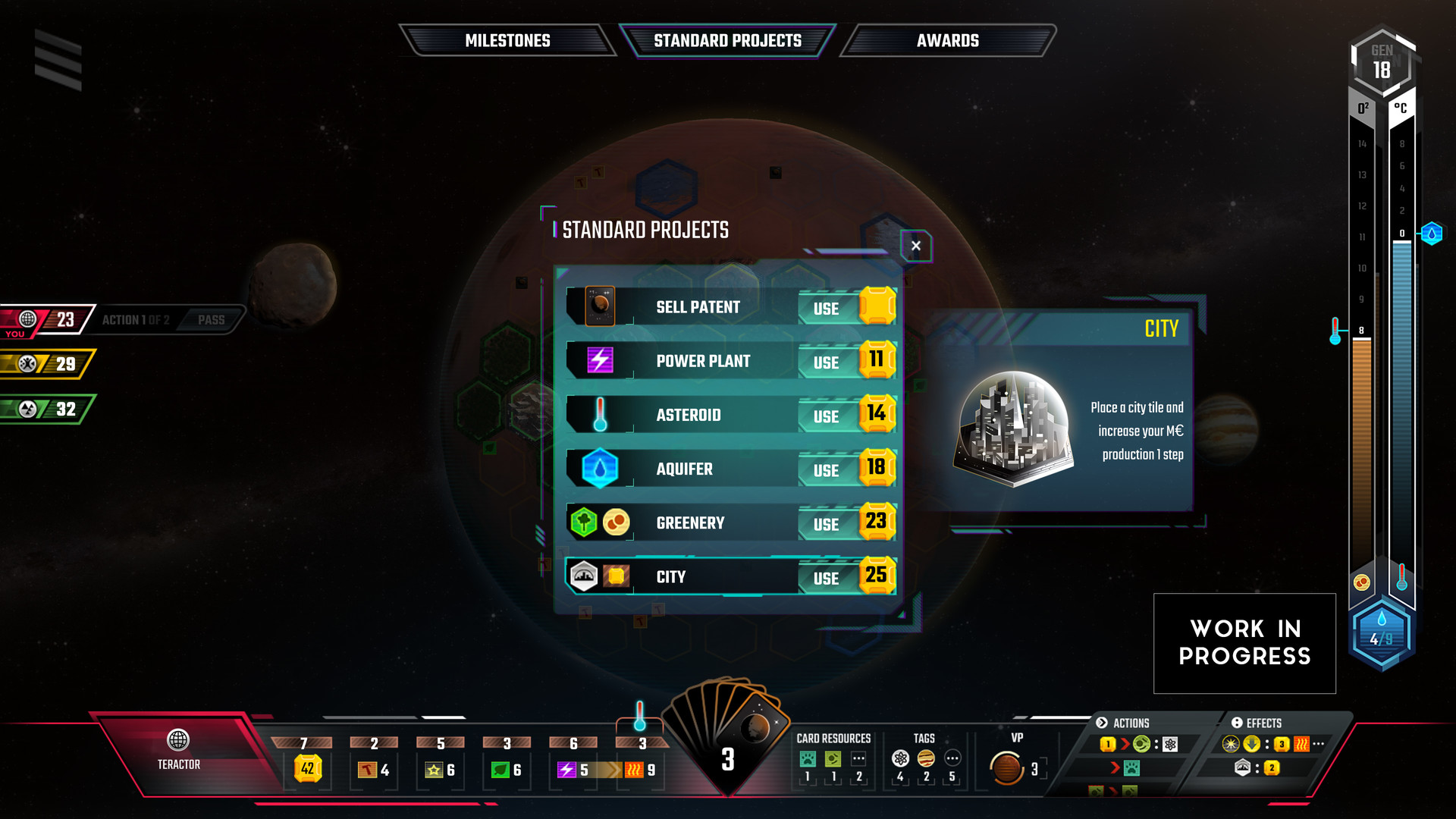Select the Sell Patent icon

click(x=599, y=306)
